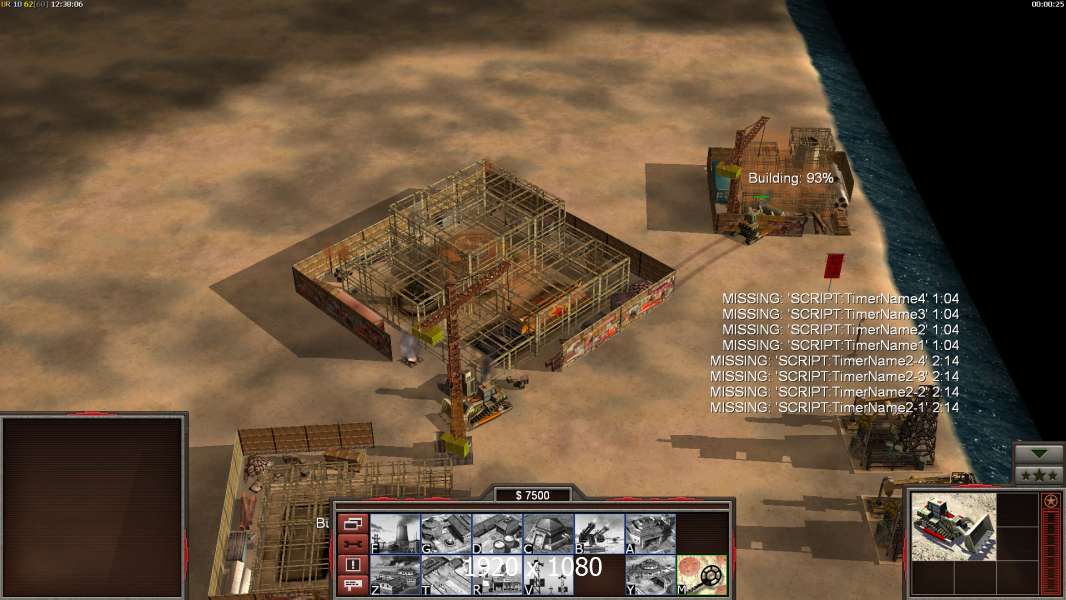Open the exclamation mark alert button
Image resolution: width=1066 pixels, height=600 pixels.
pos(352,565)
